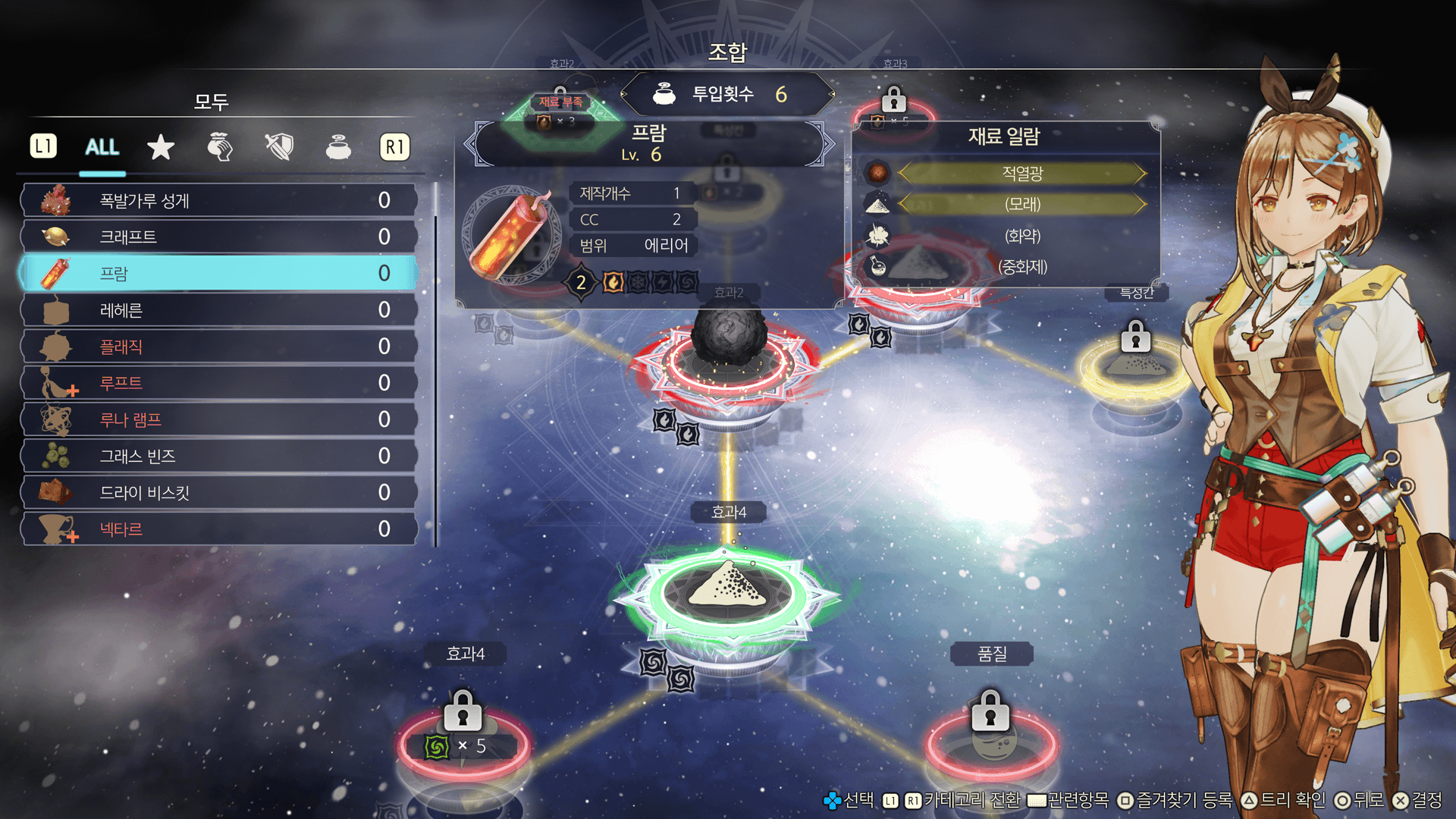1456x819 pixels.
Task: Select the 폭발가루 성게 recipe row
Action: point(220,200)
